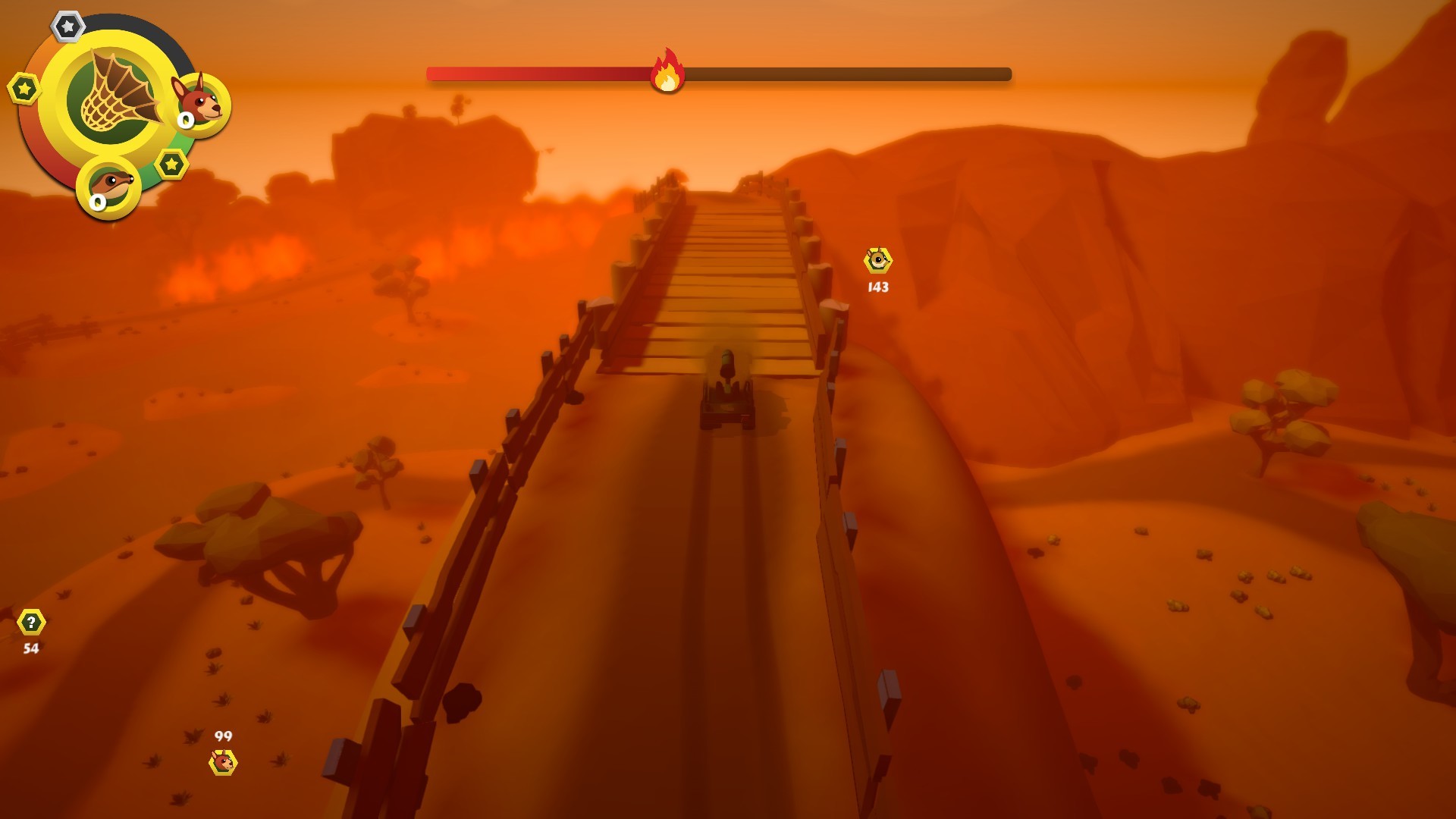Click the number 0 on the quoll badge
Viewport: 1456px width, 819px height.
click(x=97, y=203)
